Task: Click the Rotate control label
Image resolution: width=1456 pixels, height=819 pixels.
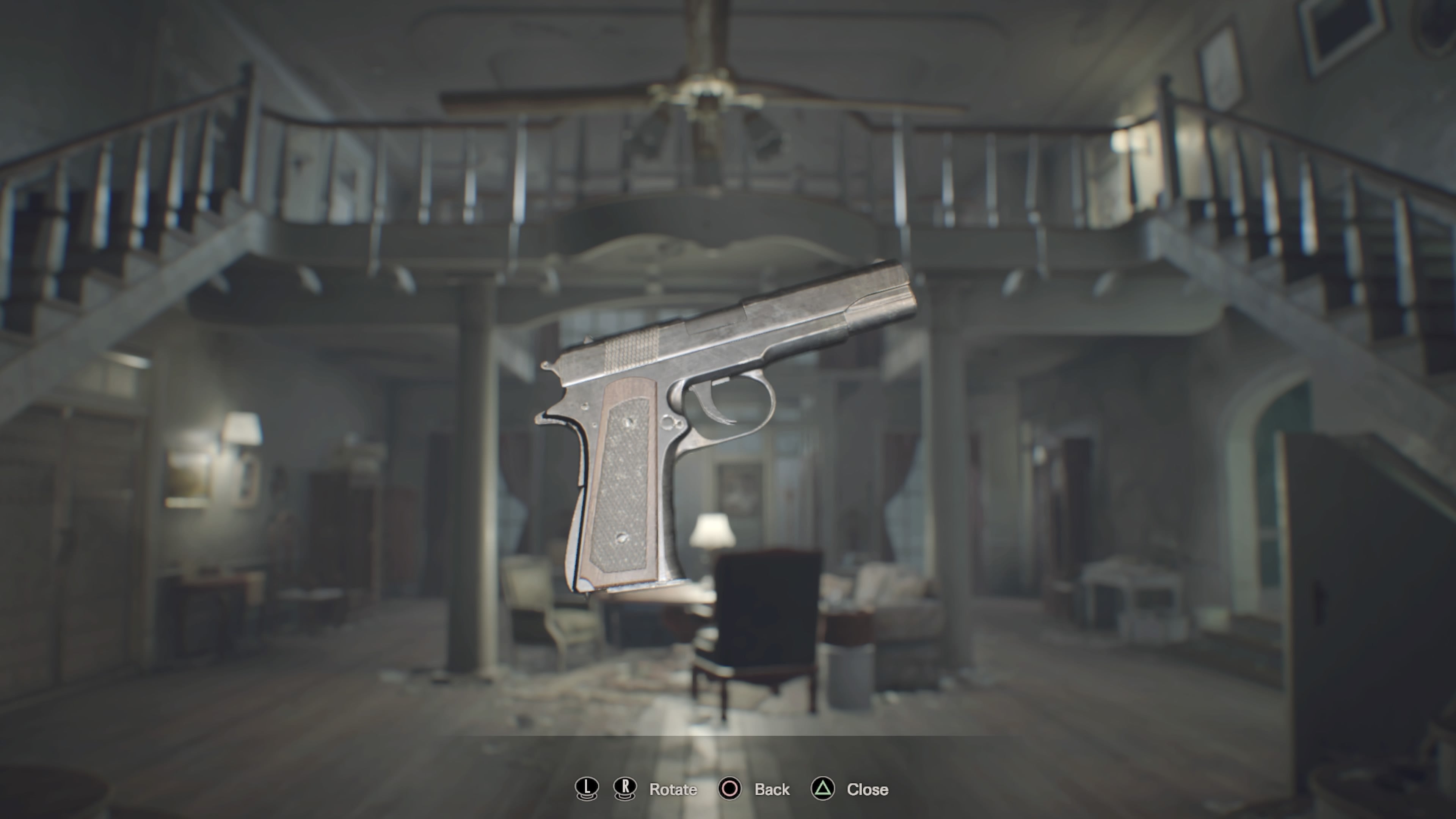Action: point(673,789)
